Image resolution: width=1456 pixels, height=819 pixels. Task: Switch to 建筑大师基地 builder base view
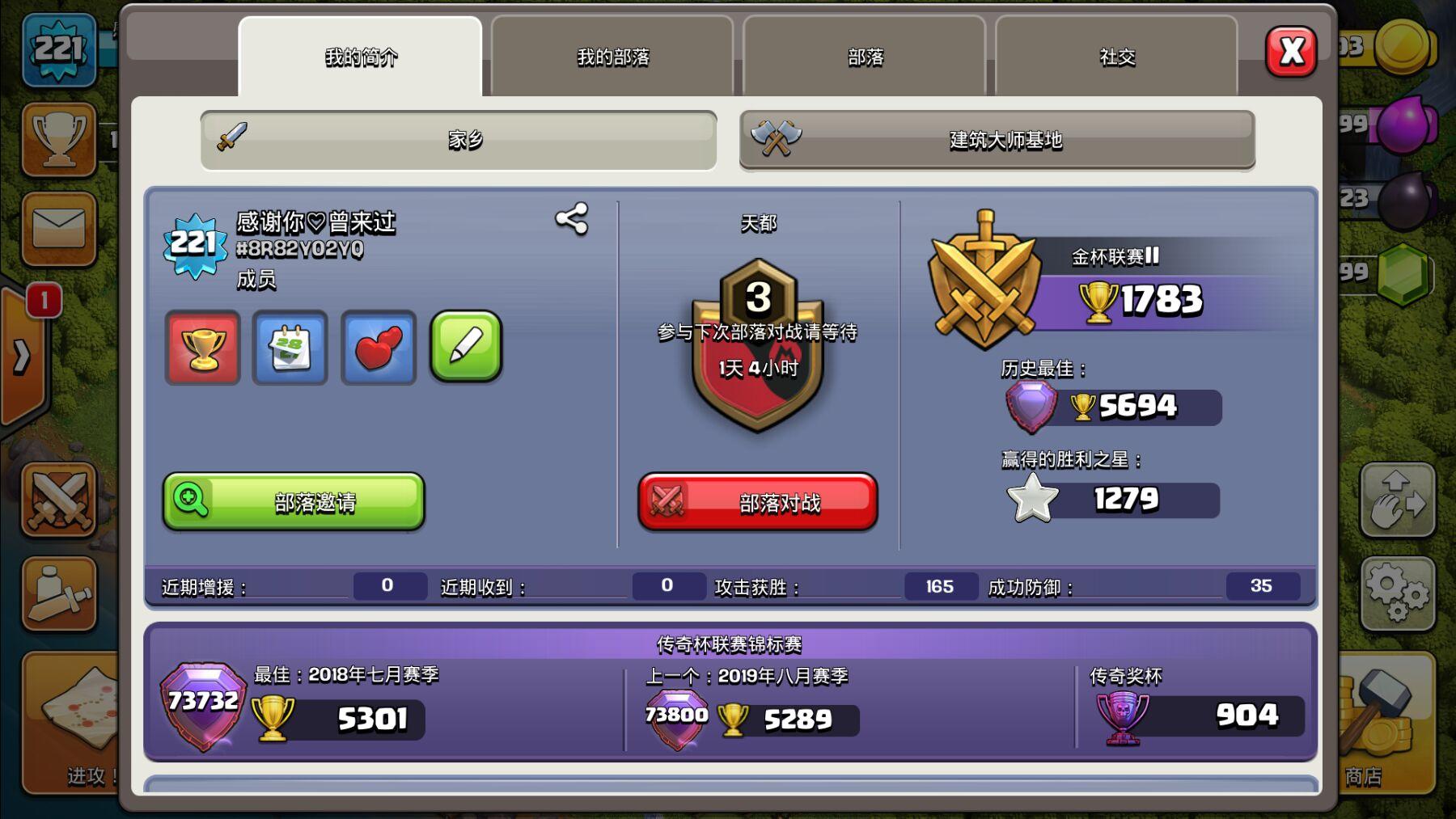(x=998, y=141)
